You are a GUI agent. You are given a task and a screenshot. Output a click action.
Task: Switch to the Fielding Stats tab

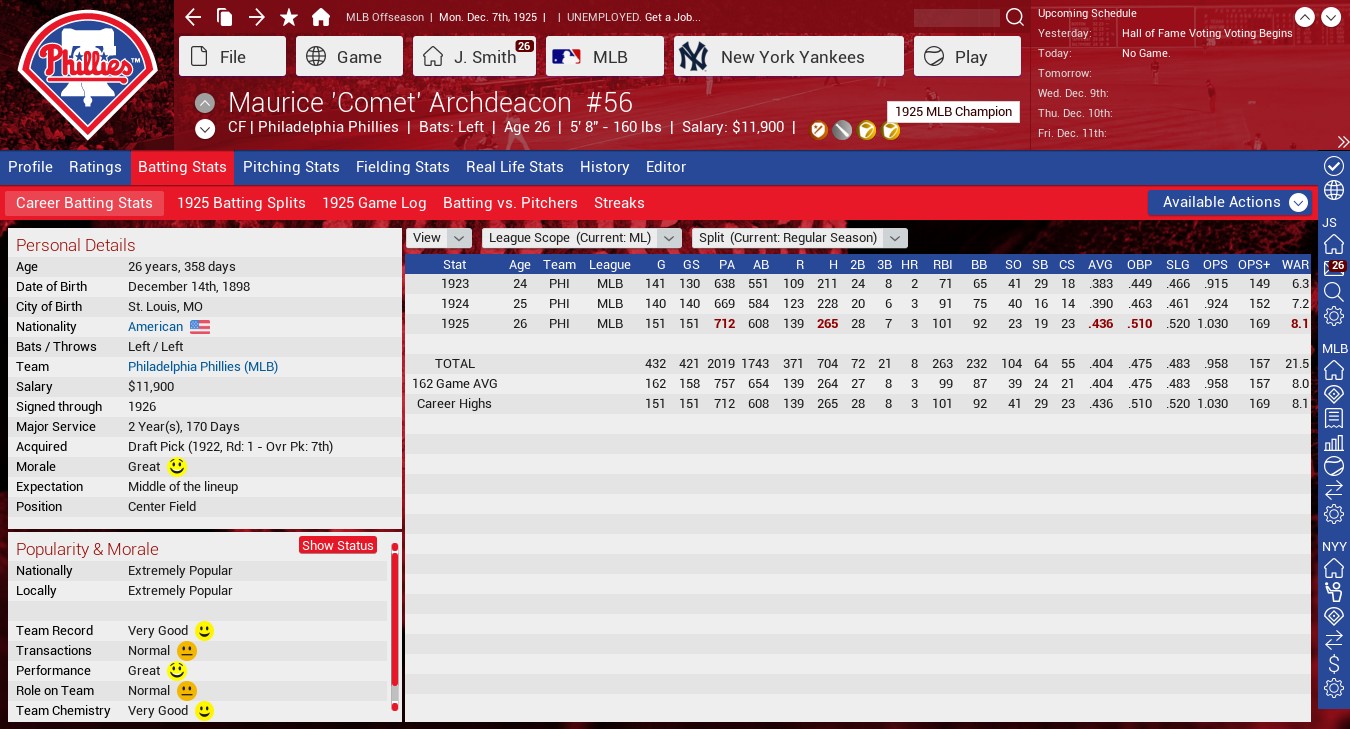pyautogui.click(x=403, y=167)
